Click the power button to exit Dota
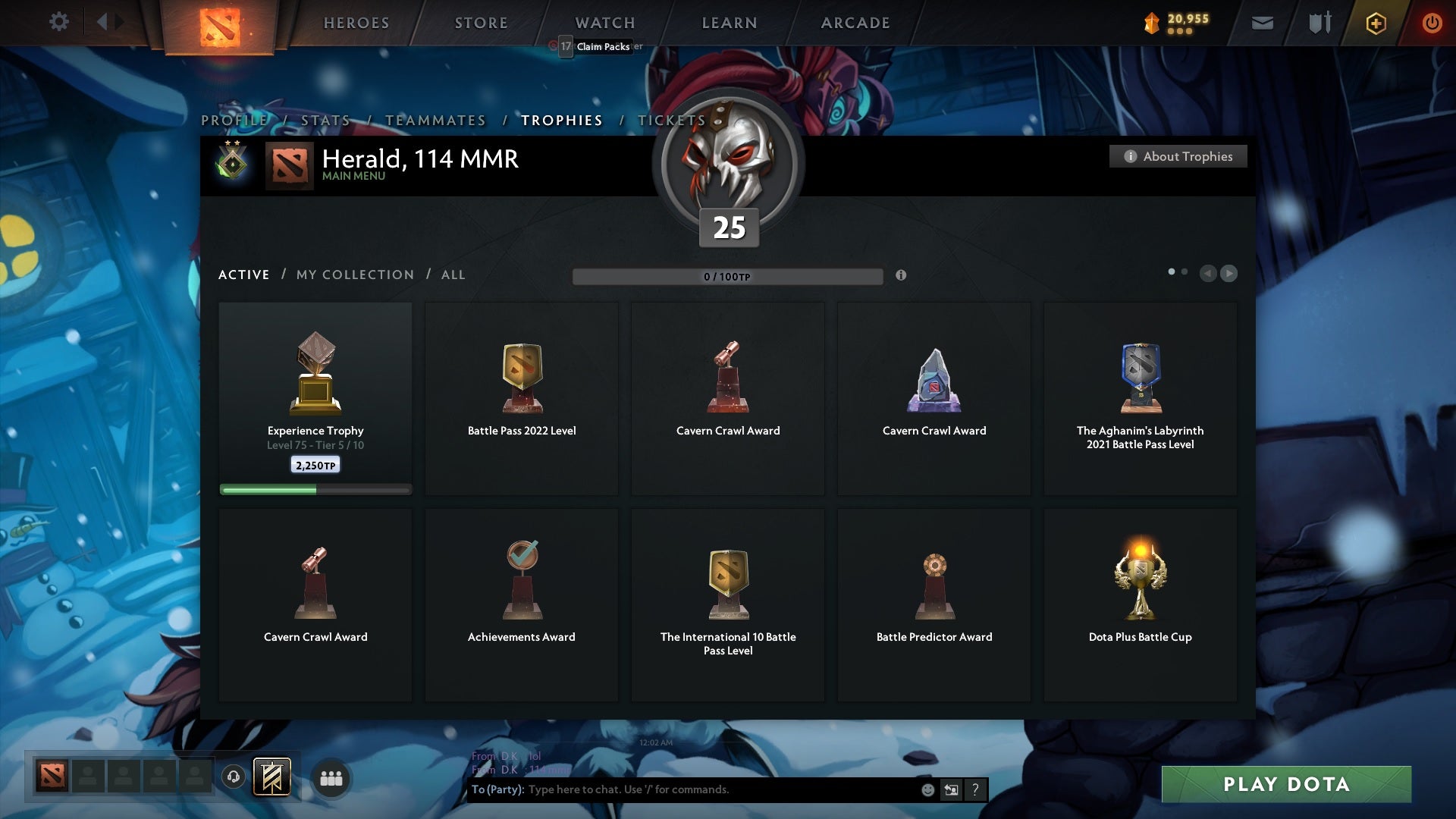This screenshot has height=819, width=1456. tap(1432, 23)
